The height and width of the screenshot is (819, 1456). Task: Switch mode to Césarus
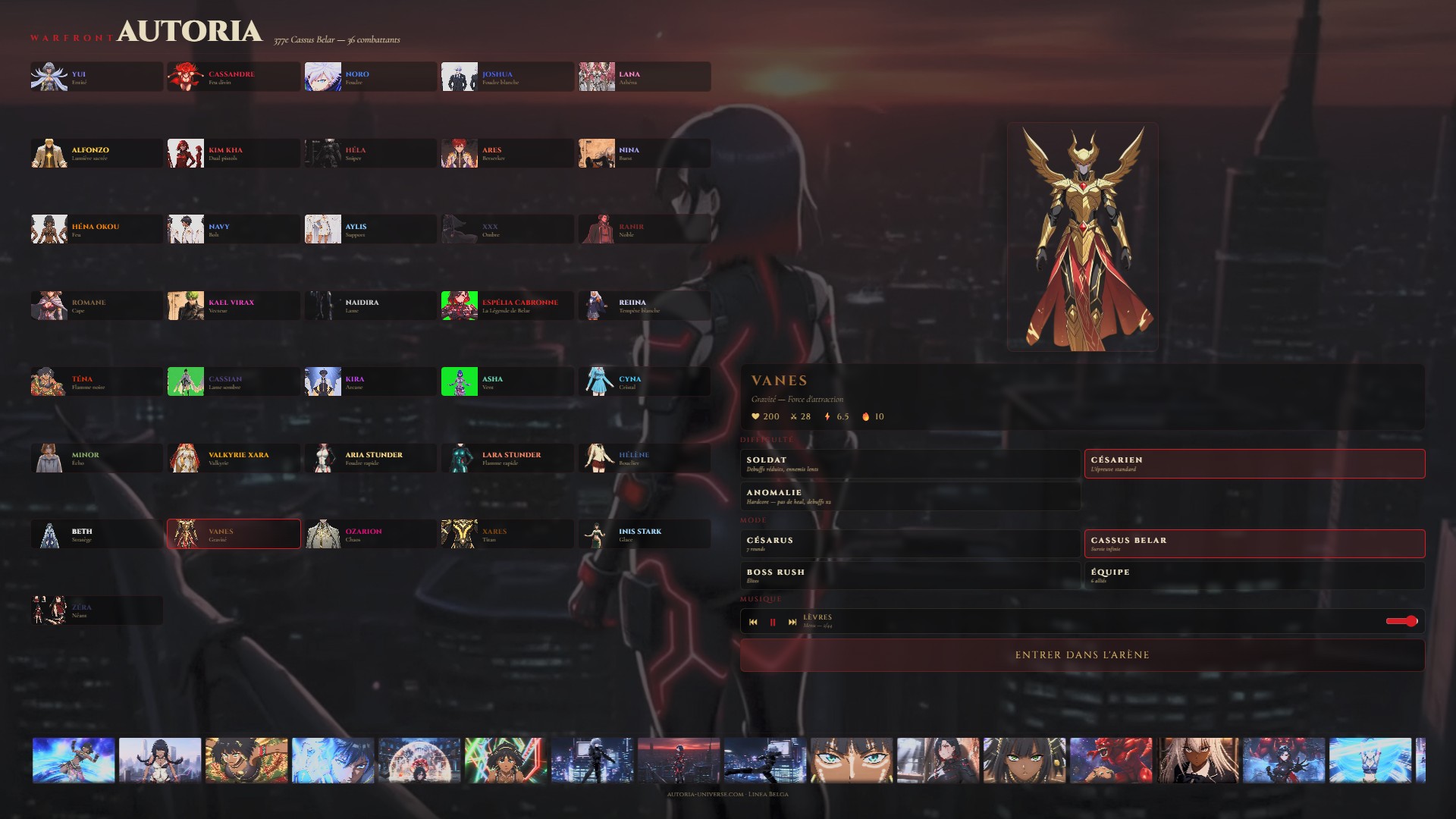point(910,544)
